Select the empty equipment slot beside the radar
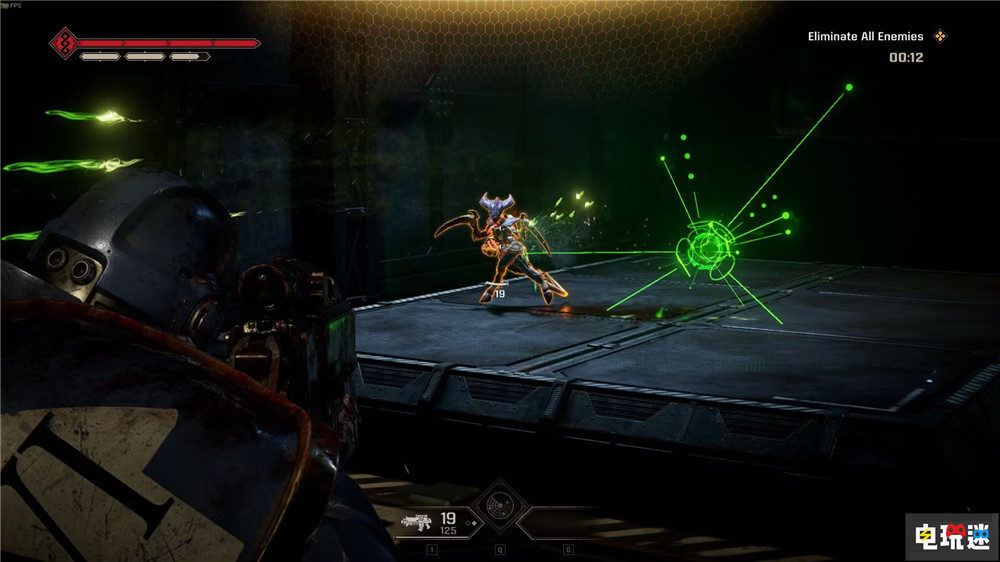Viewport: 1000px width, 562px height. coord(566,523)
